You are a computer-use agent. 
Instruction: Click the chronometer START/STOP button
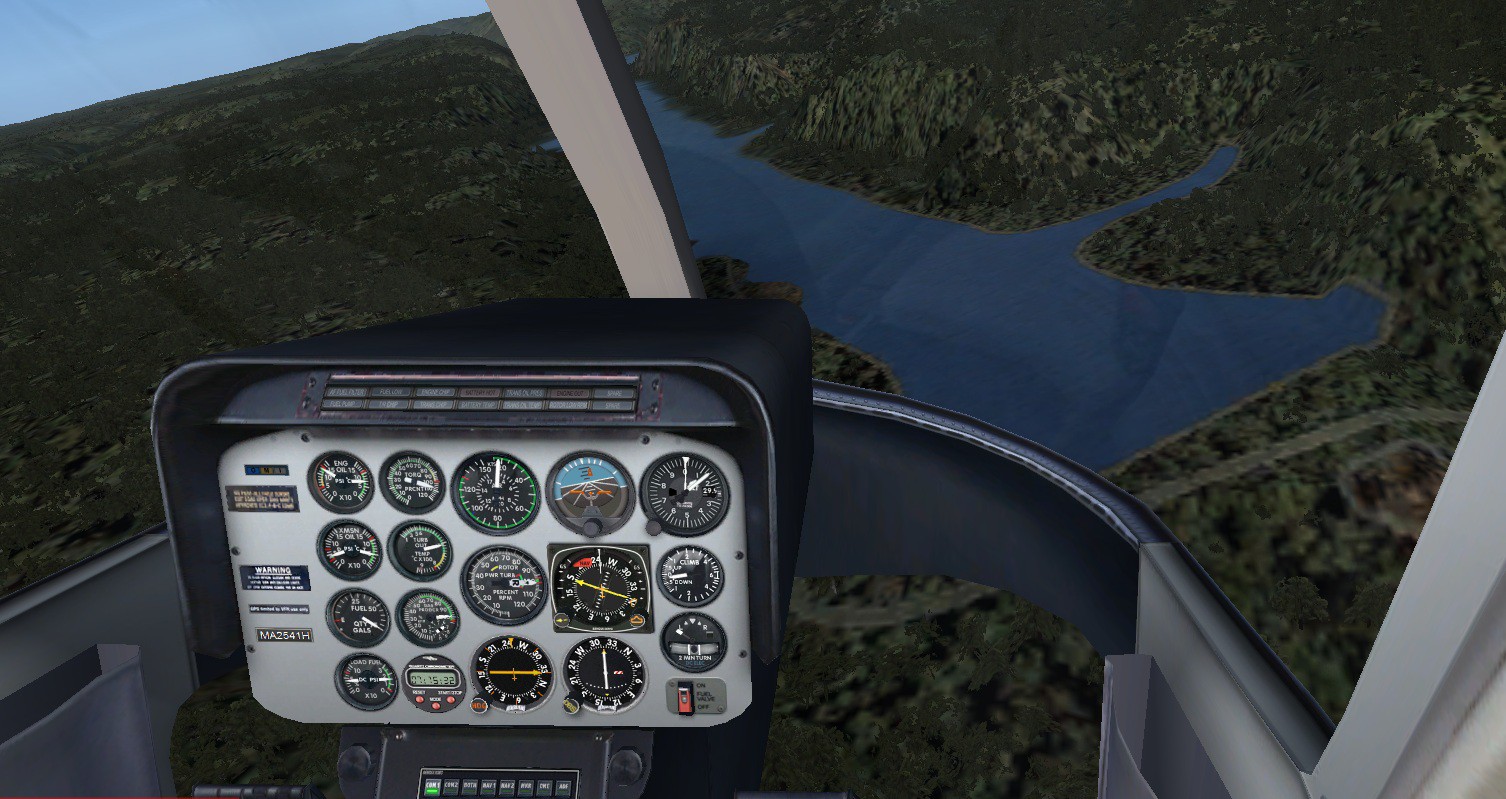[452, 700]
